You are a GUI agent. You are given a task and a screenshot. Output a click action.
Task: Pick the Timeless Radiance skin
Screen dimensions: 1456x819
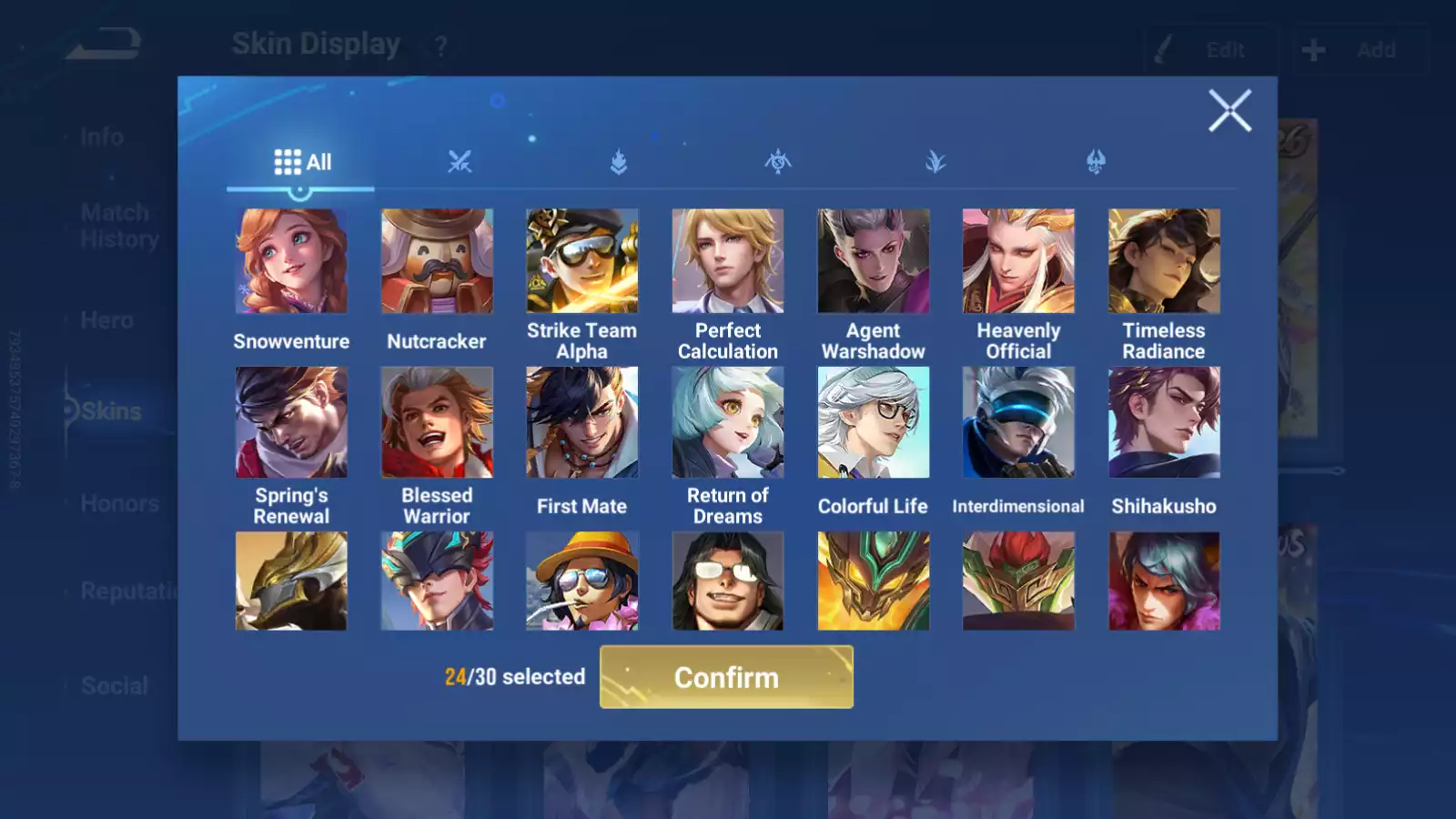[1164, 261]
